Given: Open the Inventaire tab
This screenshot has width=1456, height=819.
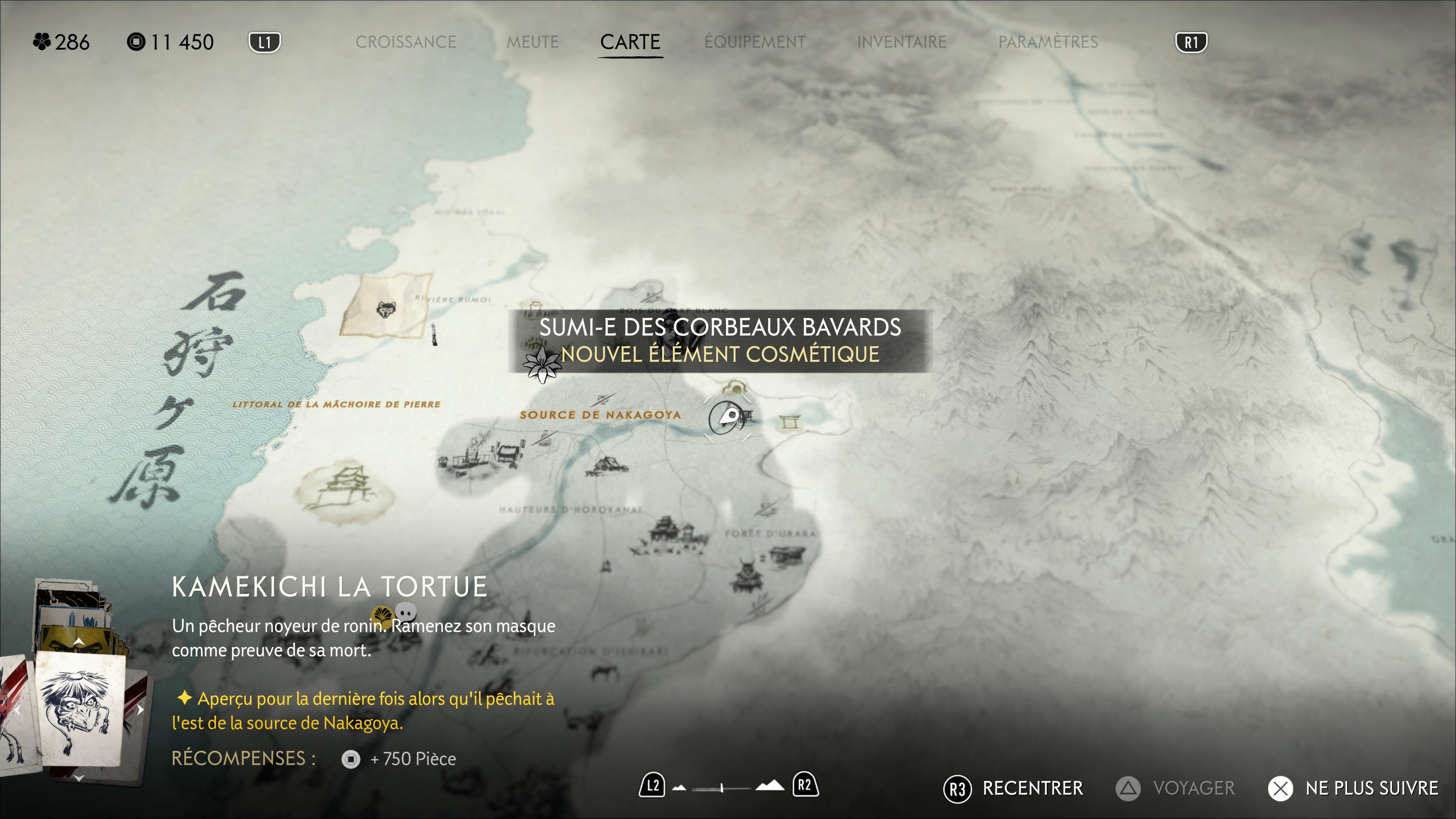Looking at the screenshot, I should pyautogui.click(x=901, y=42).
